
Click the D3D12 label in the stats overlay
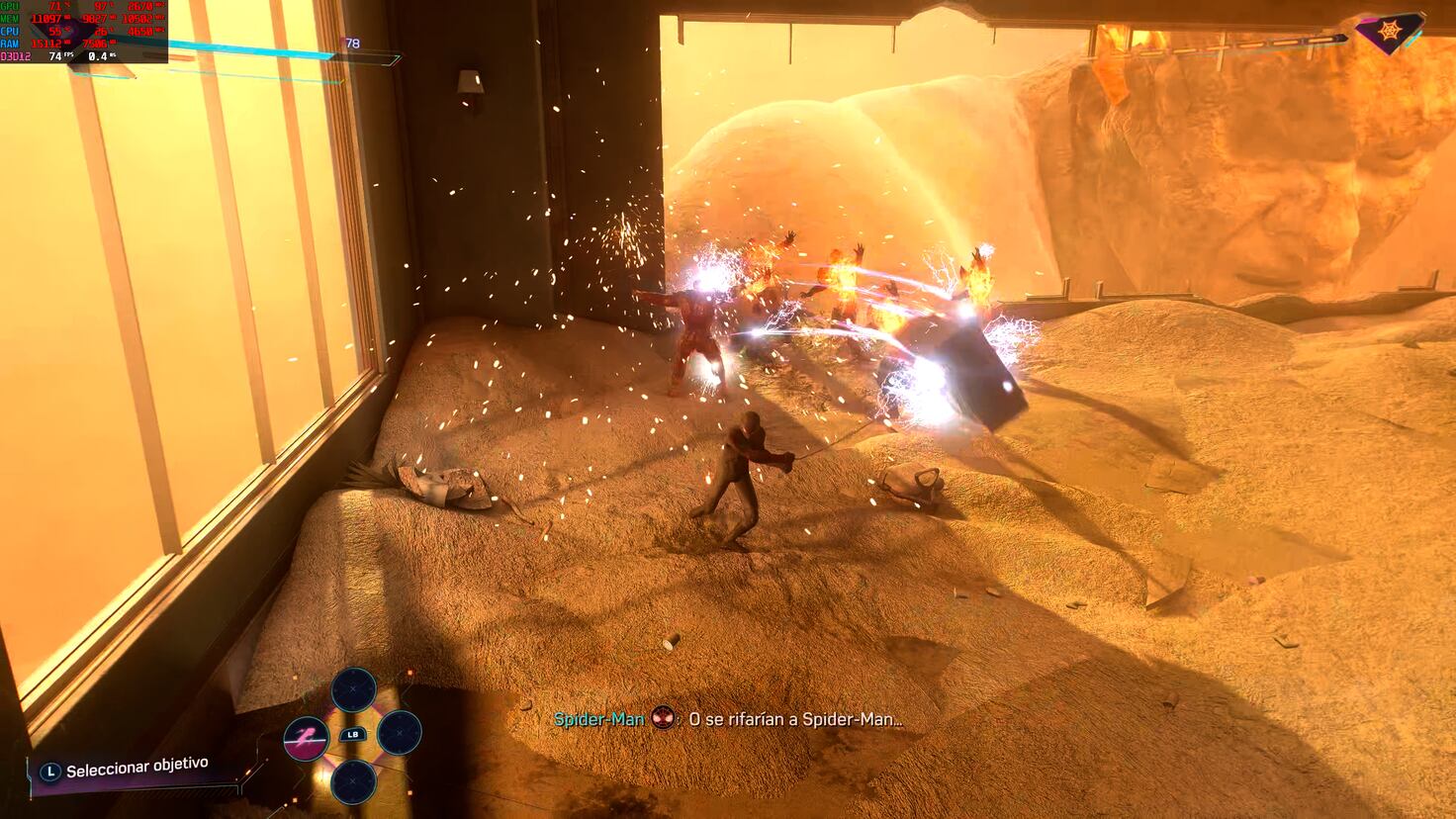[x=14, y=56]
